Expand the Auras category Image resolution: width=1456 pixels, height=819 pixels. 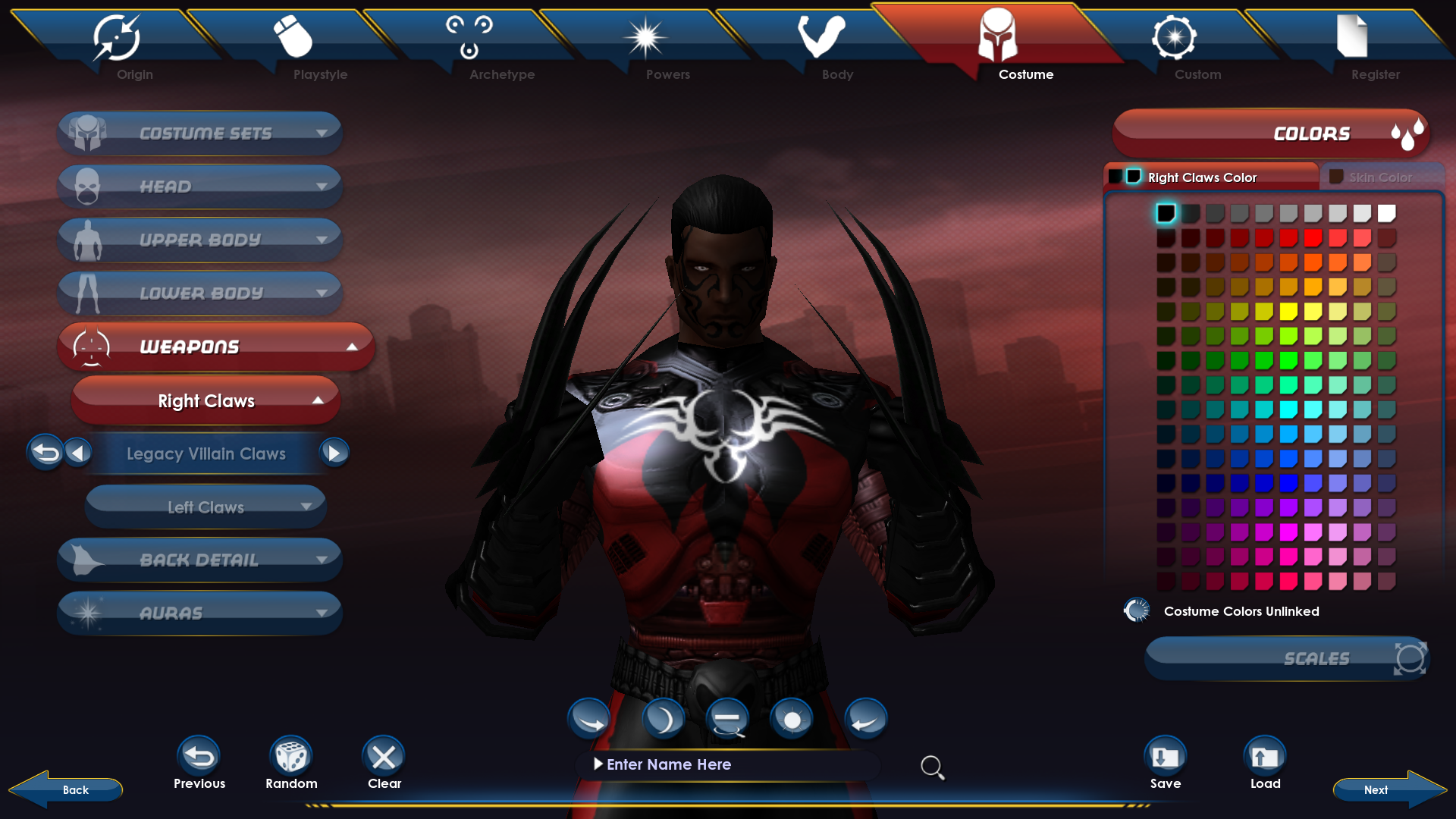coord(200,613)
